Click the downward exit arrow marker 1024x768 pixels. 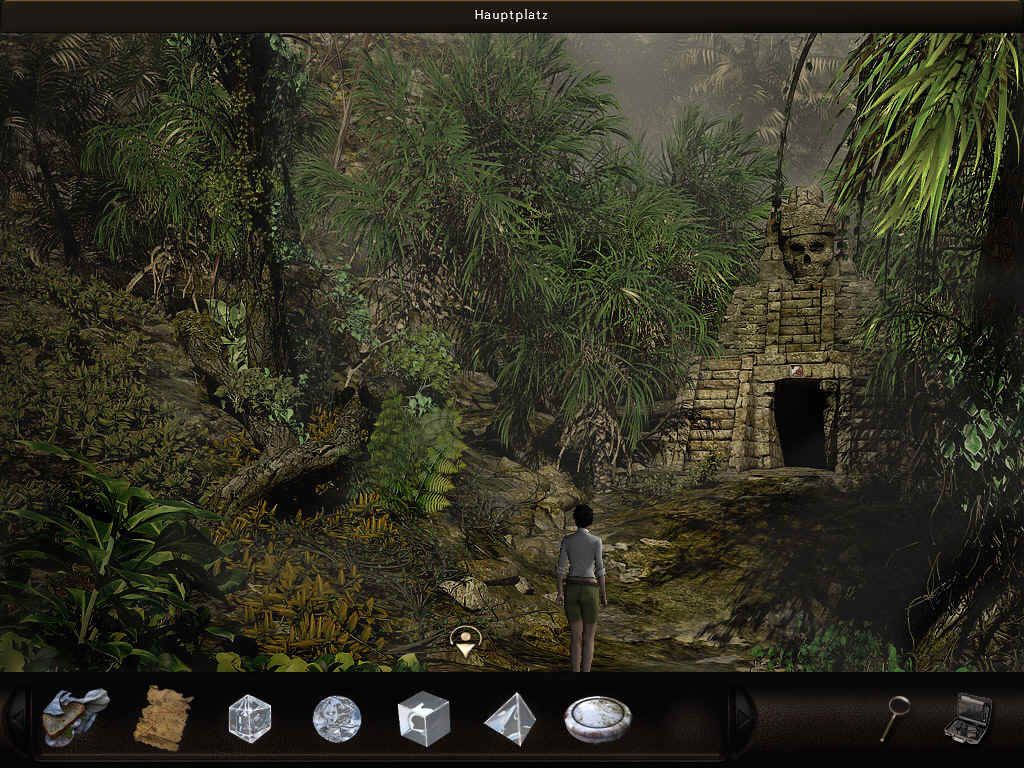click(465, 641)
